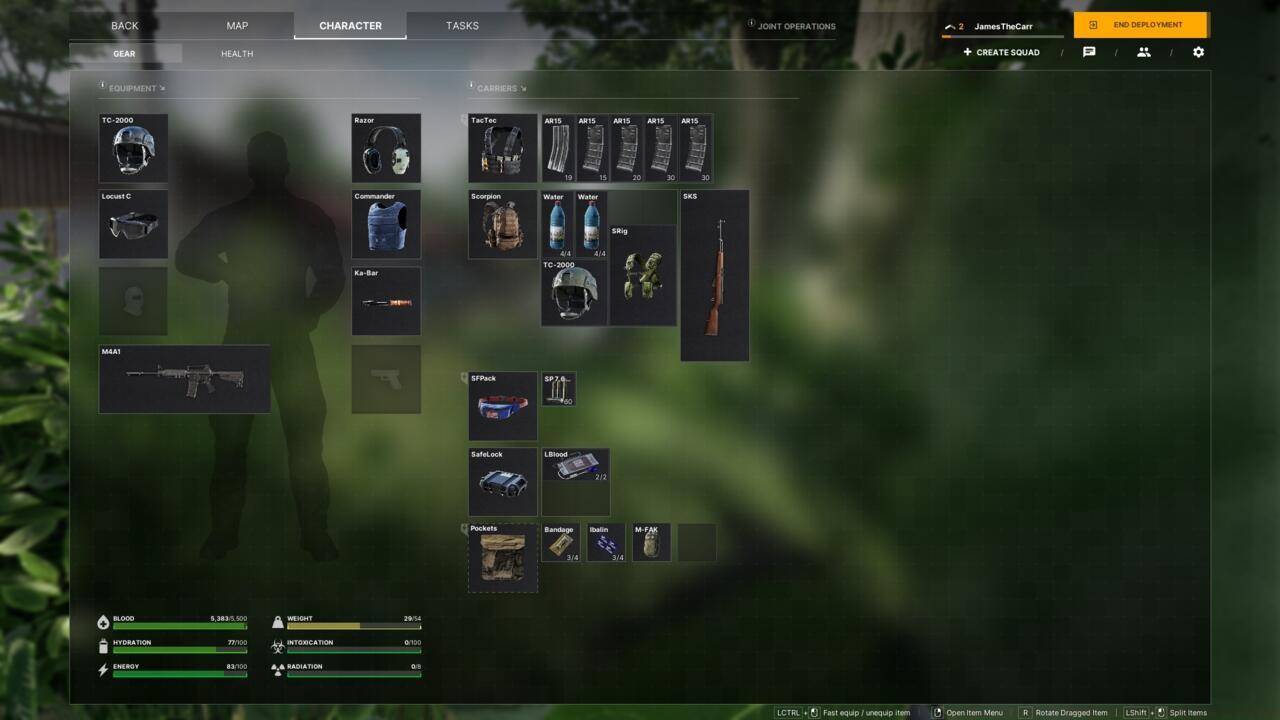Select the SKS rifle in carriers
The width and height of the screenshot is (1280, 720).
point(714,275)
